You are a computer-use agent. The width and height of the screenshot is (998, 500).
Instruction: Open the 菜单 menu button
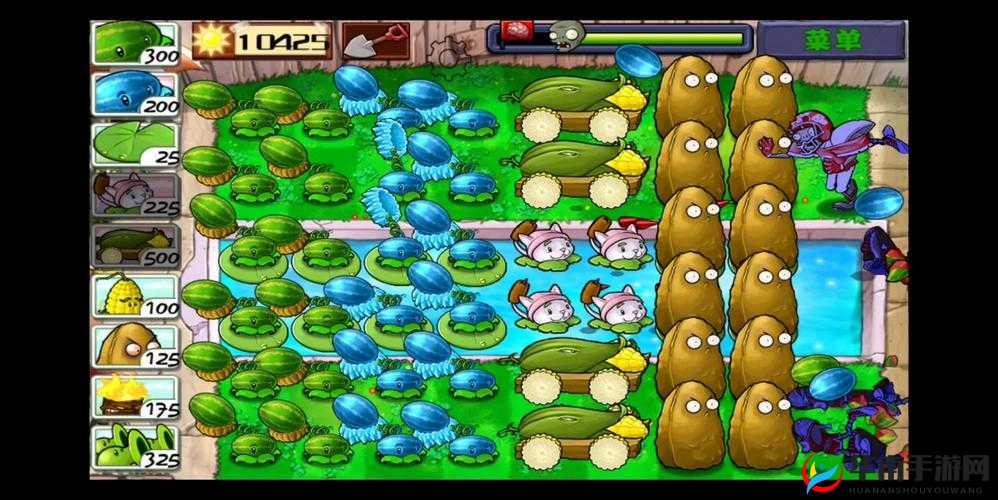[x=831, y=41]
